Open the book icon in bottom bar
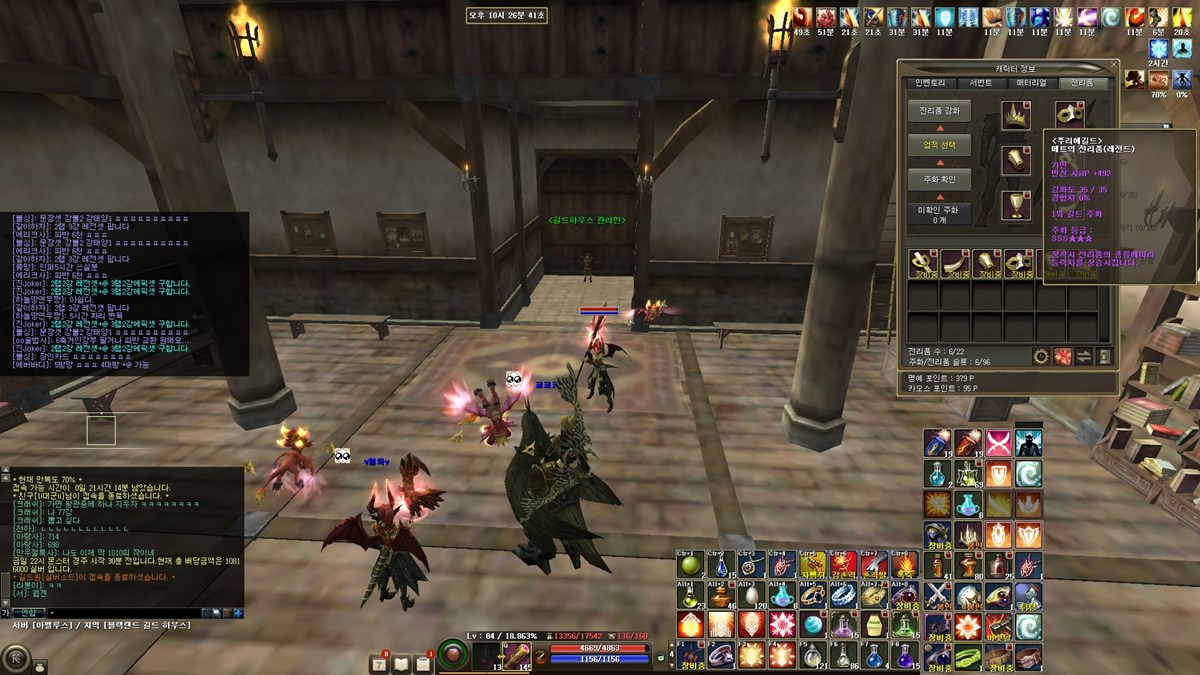This screenshot has height=675, width=1200. pos(402,663)
